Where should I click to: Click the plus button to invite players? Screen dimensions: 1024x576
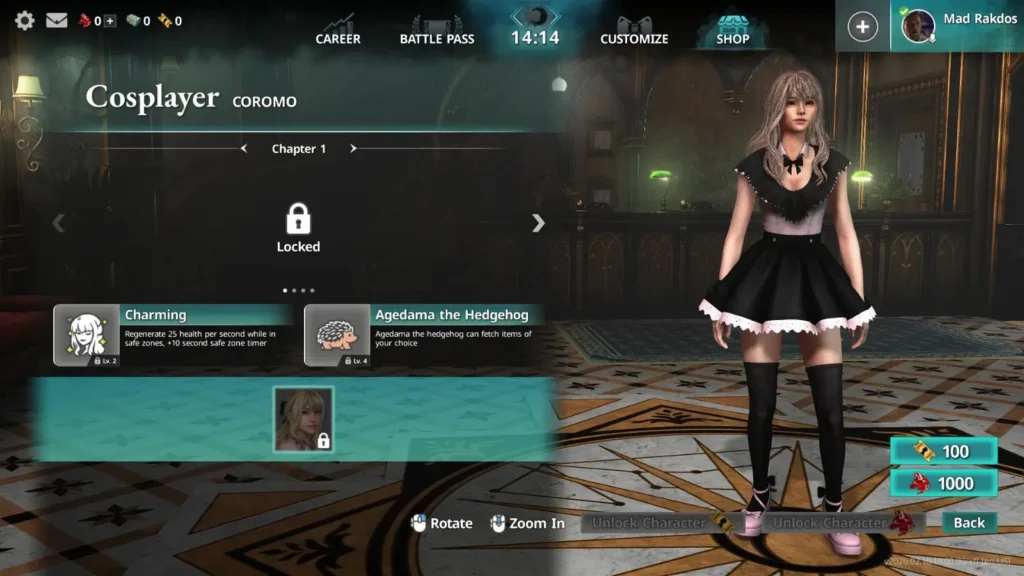tap(862, 27)
